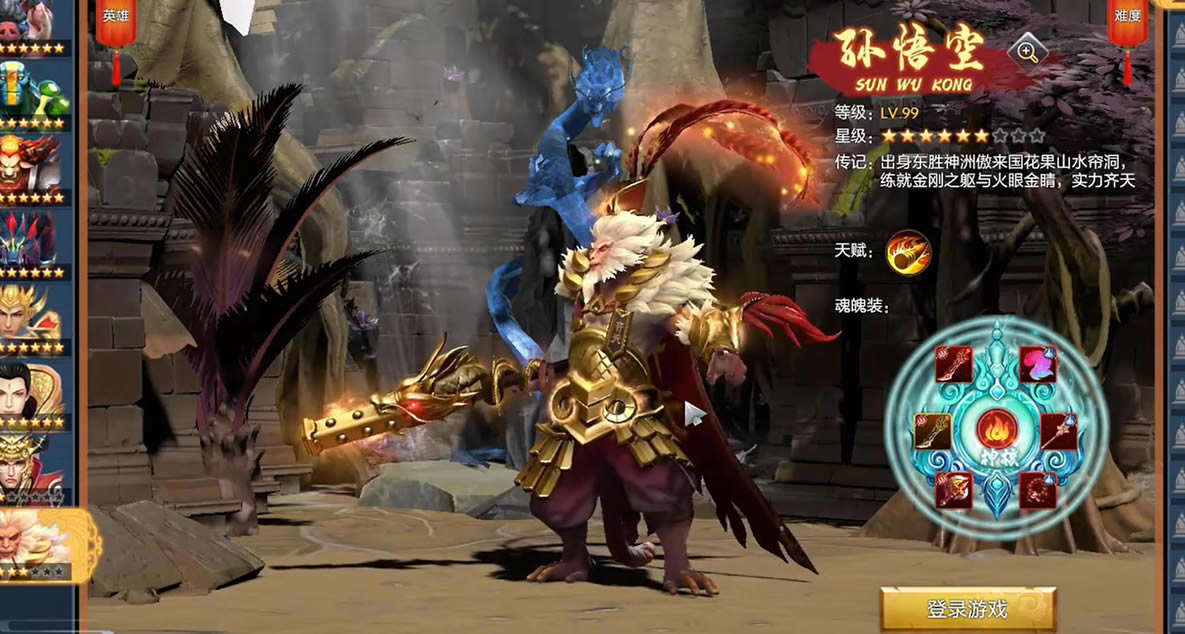This screenshot has width=1185, height=634.
Task: Select the pink feather soul equipment slot
Action: 1038,364
